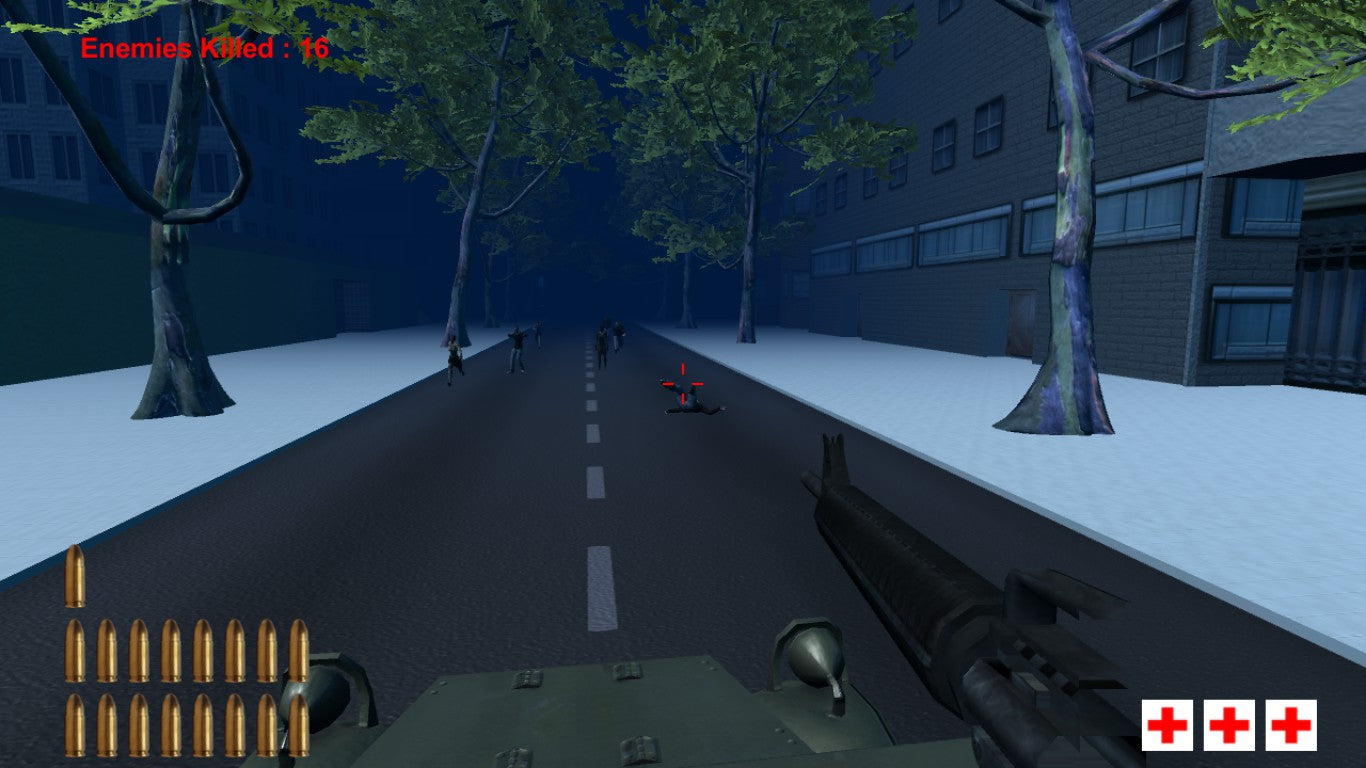Click the first bullet in the middle ammo row

point(78,648)
